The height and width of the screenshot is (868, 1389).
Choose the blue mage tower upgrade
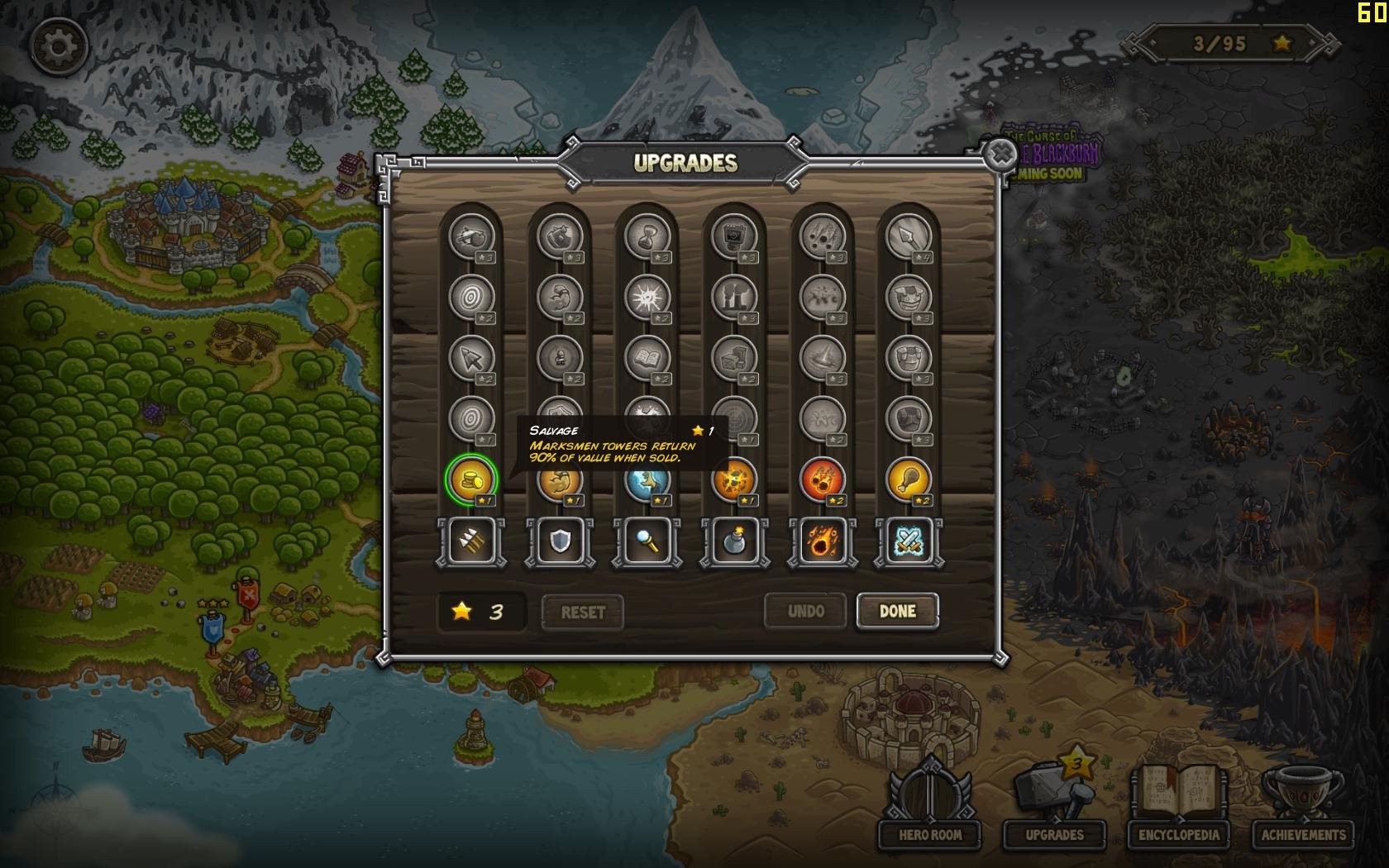click(x=647, y=479)
